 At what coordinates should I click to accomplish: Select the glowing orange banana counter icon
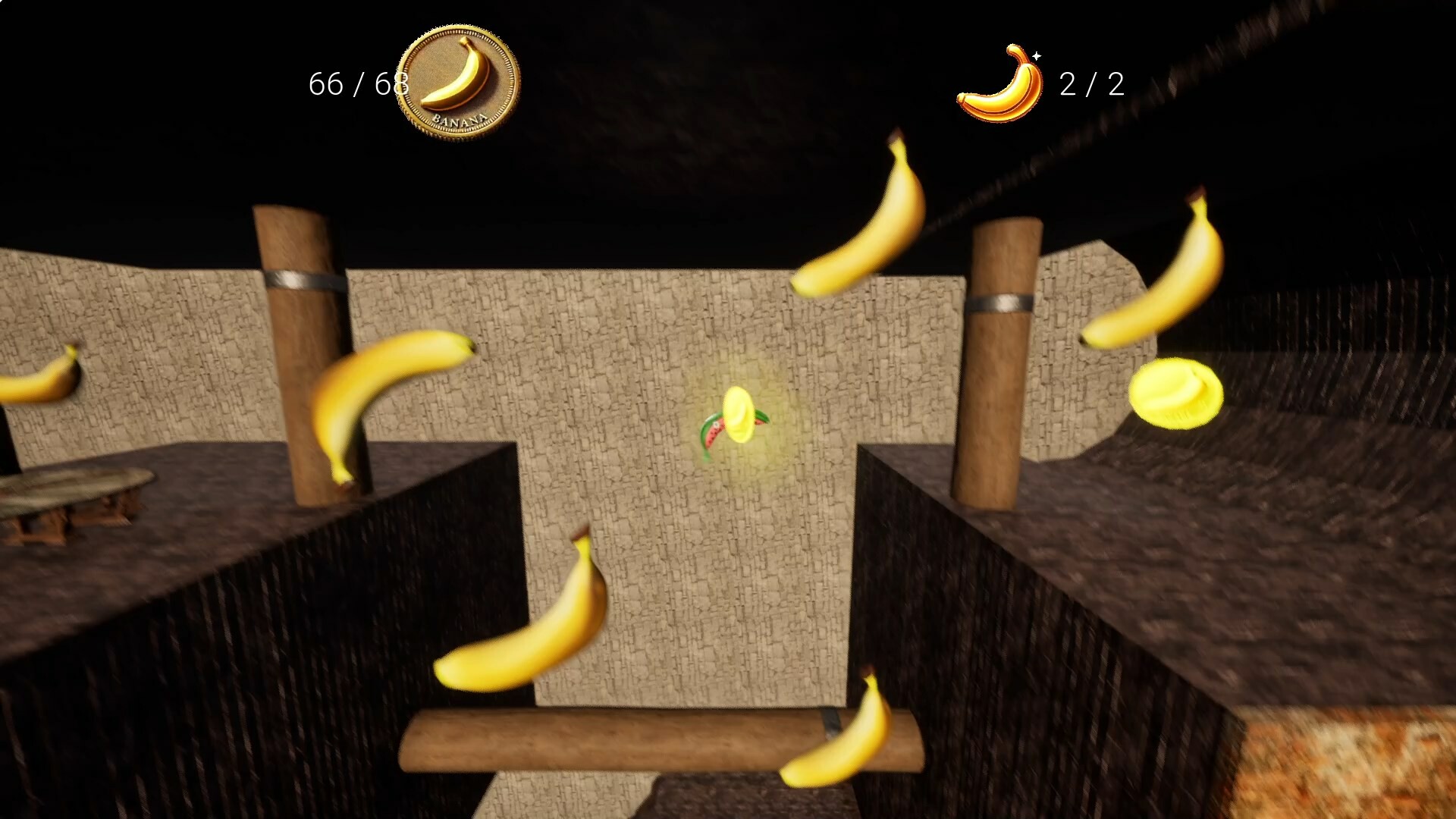coord(999,83)
